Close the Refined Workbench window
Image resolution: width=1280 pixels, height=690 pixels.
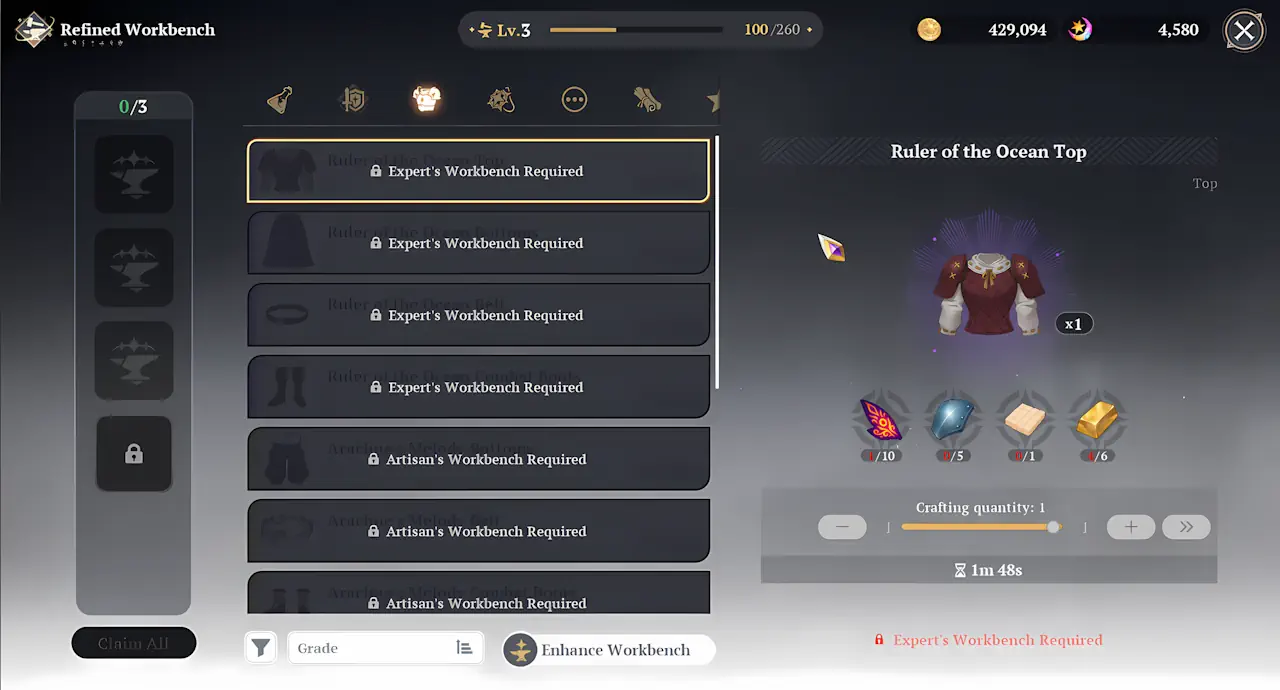coord(1243,31)
